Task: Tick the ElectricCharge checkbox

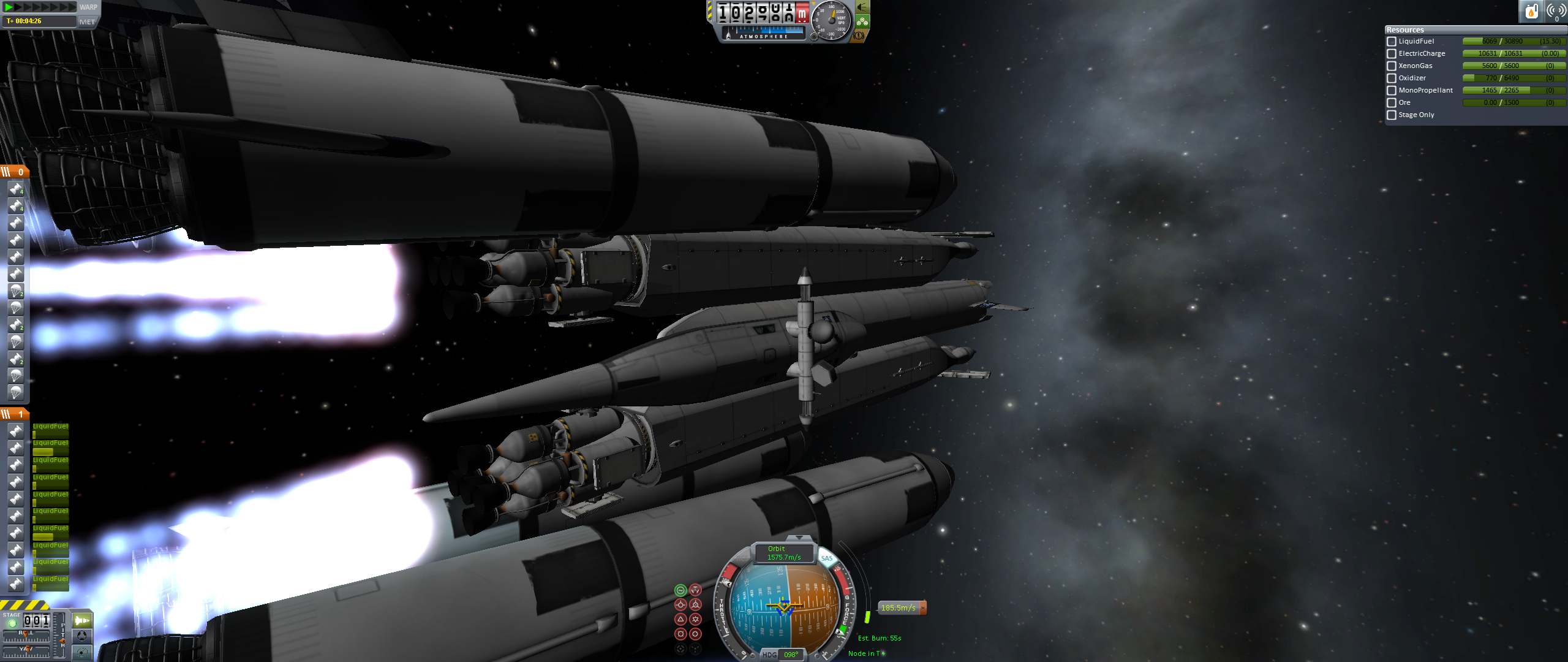Action: 1392,54
